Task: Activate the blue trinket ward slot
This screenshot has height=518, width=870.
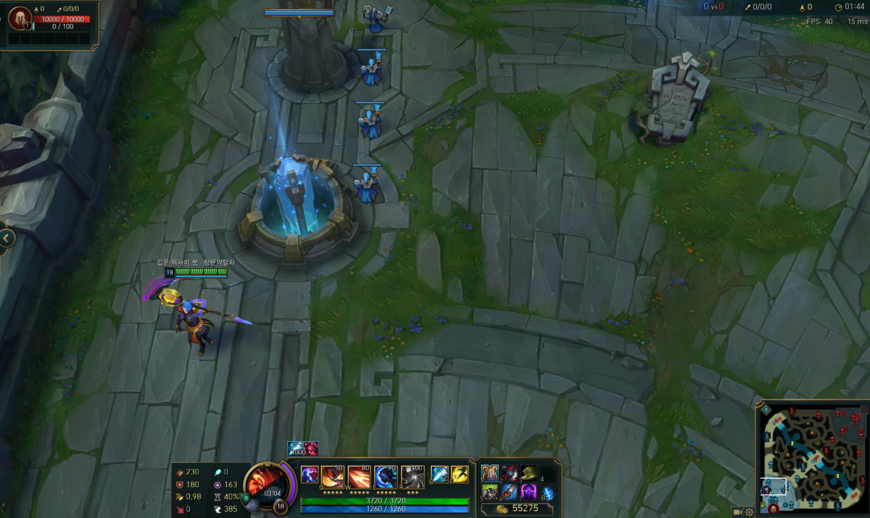Action: 548,493
